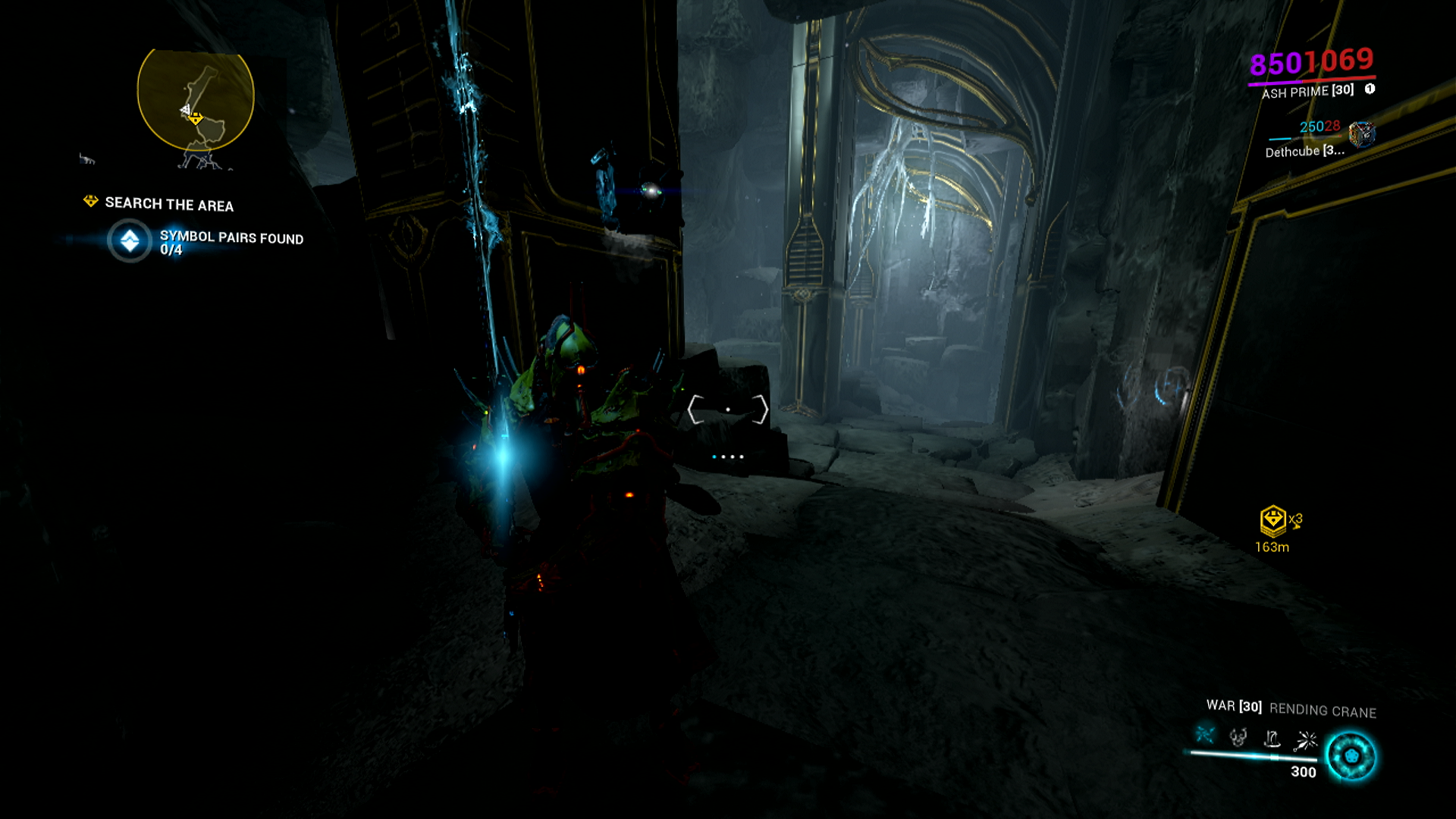Activate the skull-shaped Smoke Screen ability

(x=1238, y=737)
